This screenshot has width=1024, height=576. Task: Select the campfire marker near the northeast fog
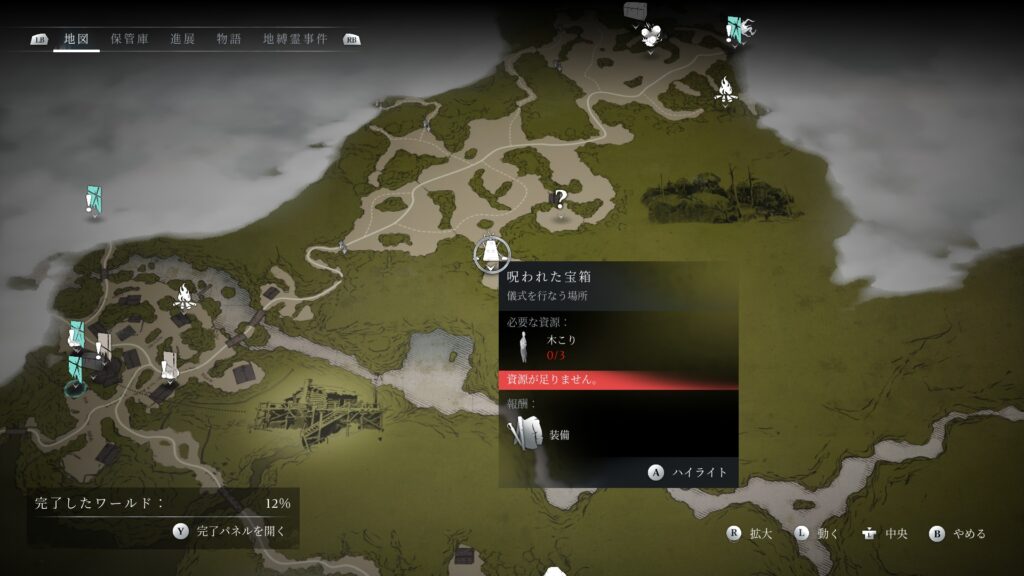tap(725, 90)
